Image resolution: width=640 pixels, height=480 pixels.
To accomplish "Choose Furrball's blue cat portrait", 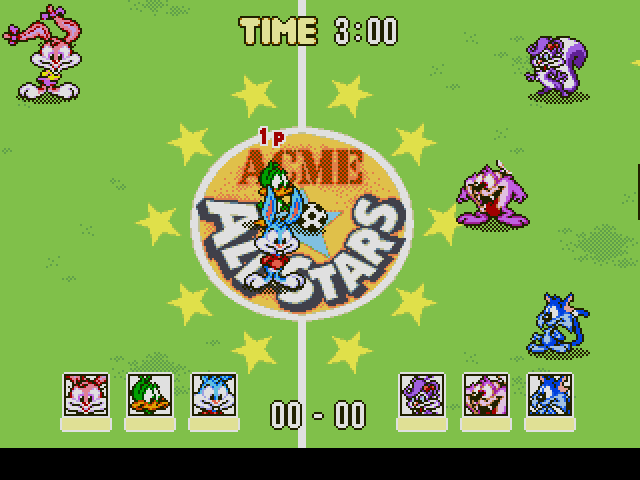I will tap(550, 394).
